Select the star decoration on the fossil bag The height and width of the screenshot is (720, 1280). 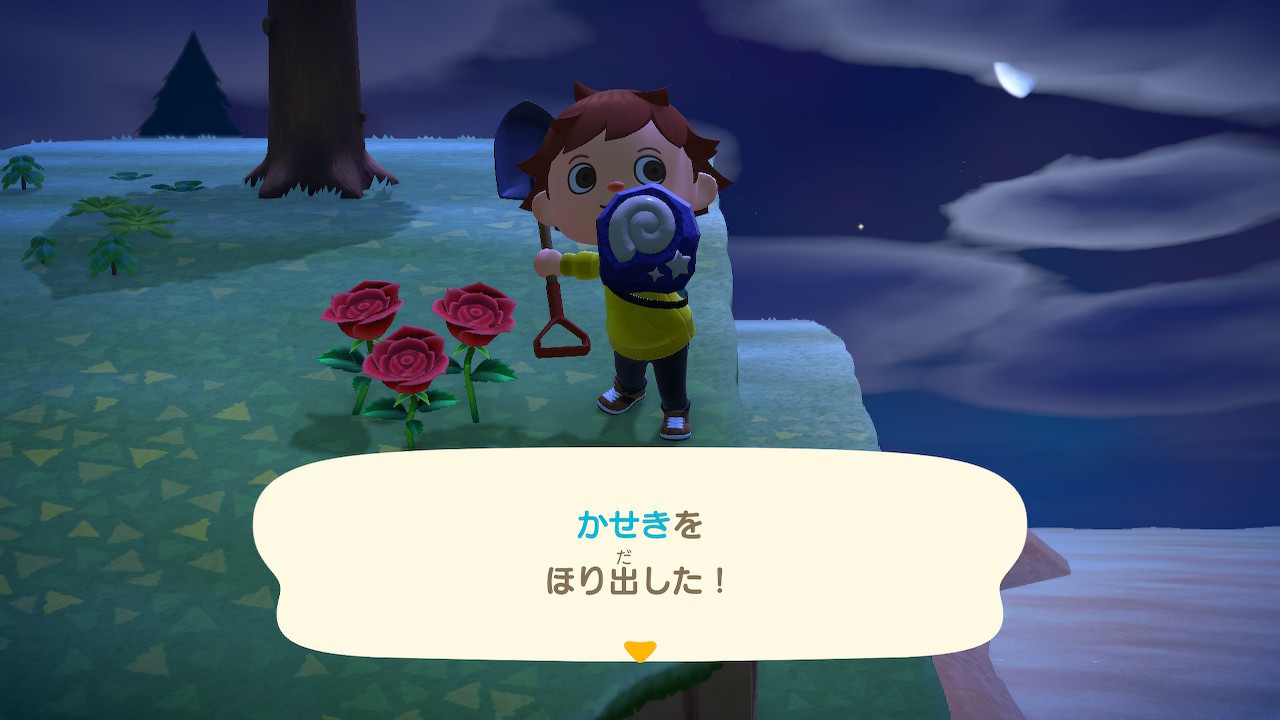(678, 265)
